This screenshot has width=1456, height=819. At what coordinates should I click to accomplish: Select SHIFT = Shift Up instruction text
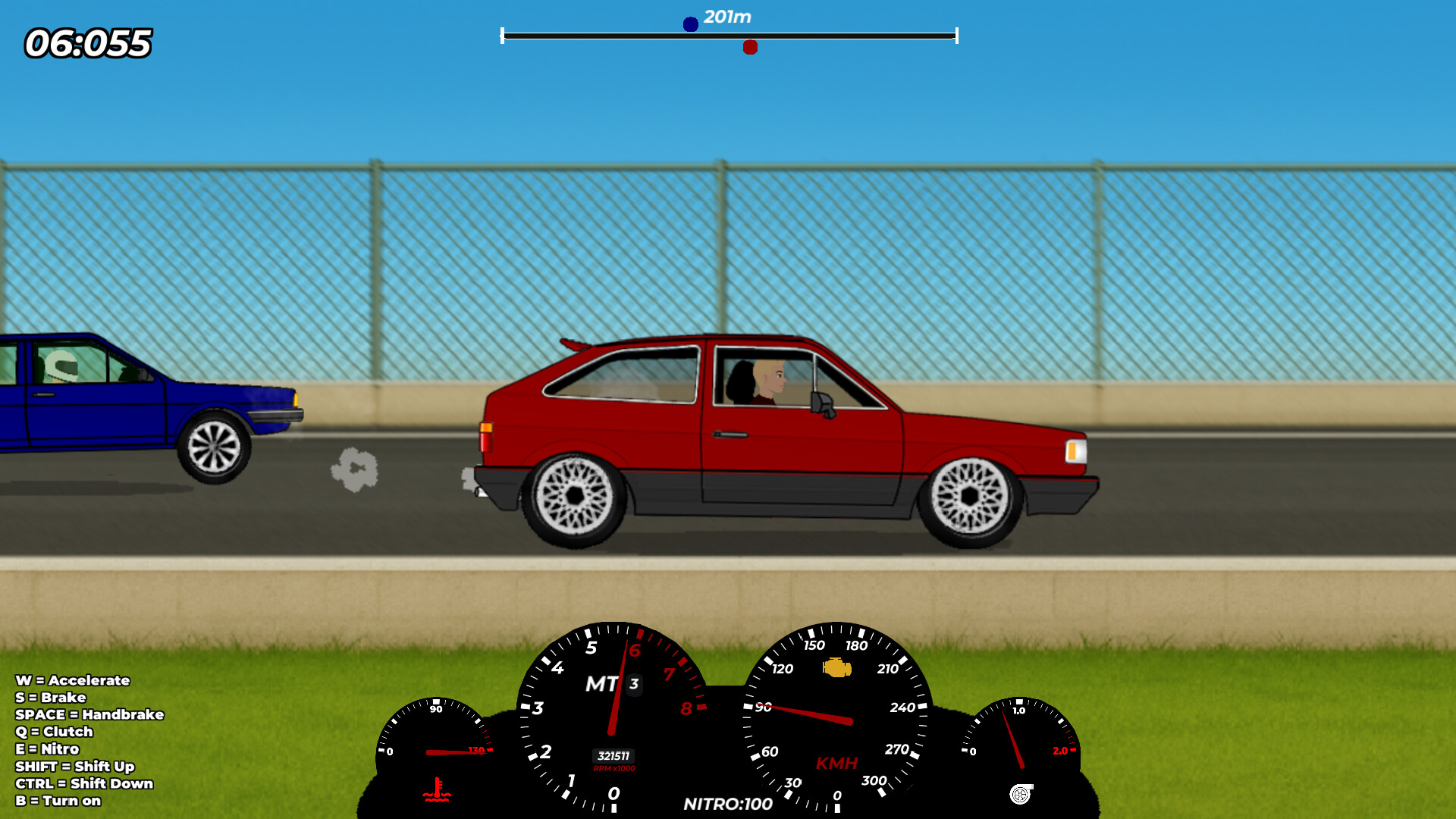pos(76,766)
